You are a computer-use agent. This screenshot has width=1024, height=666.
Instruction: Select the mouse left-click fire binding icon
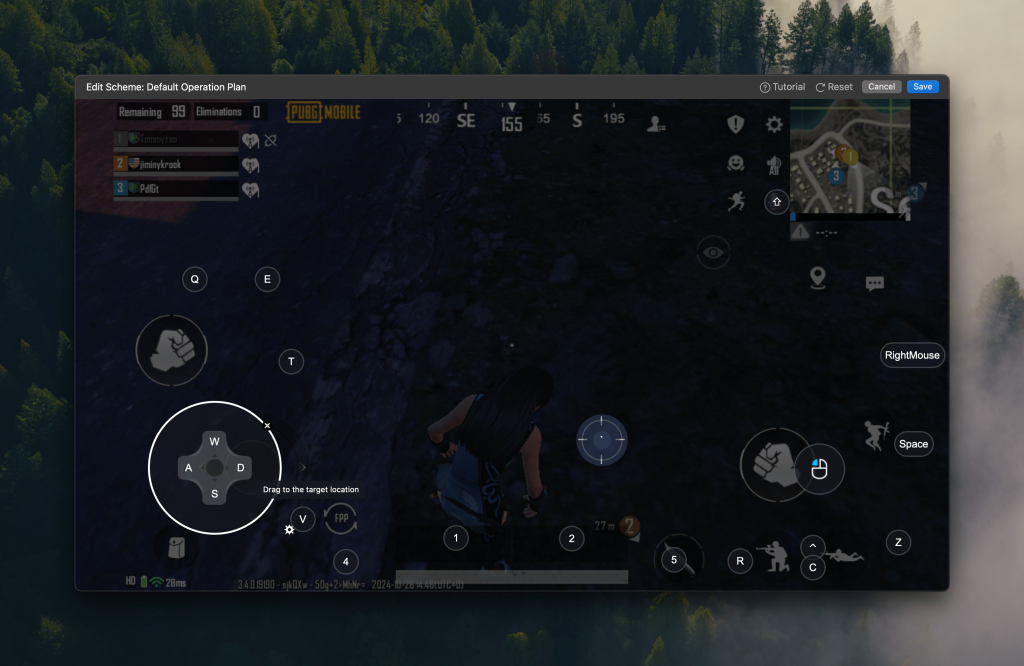(x=820, y=468)
